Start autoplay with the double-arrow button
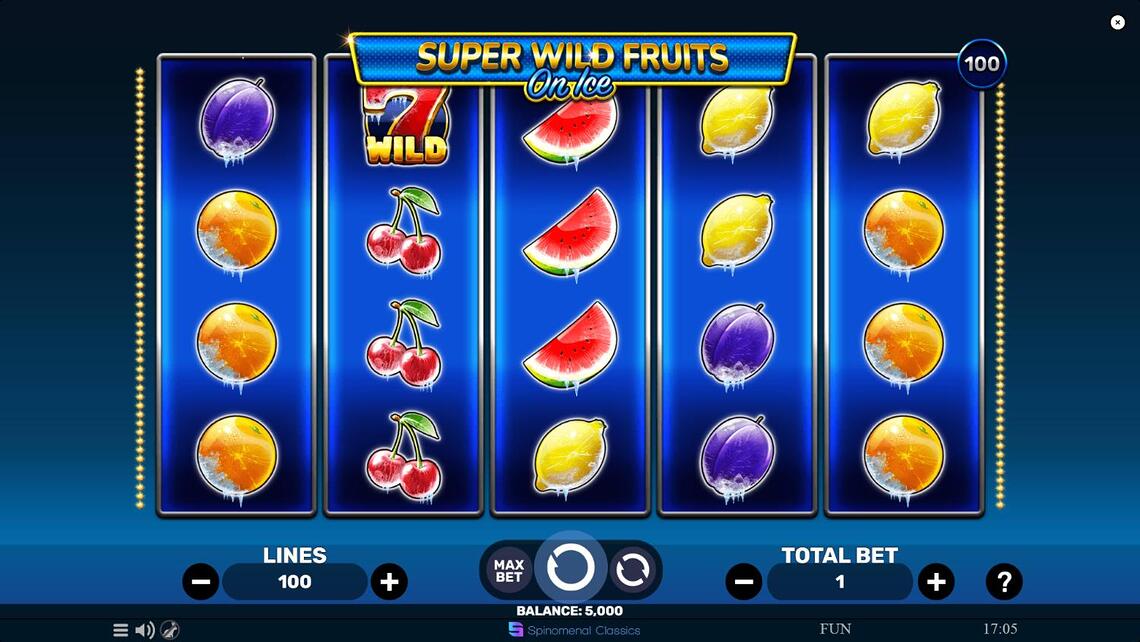 (632, 571)
